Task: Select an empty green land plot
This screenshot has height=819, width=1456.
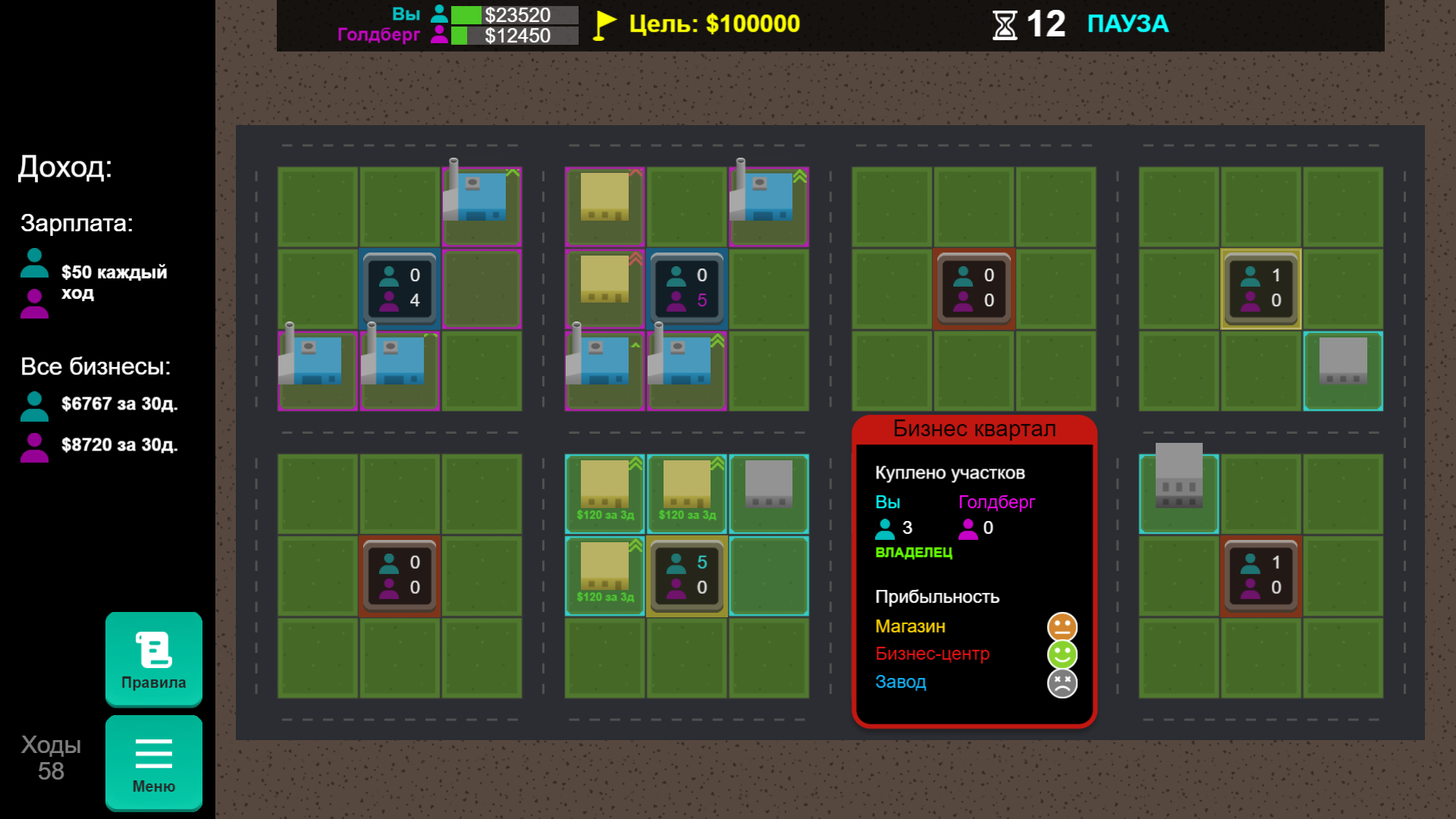Action: [x=318, y=494]
